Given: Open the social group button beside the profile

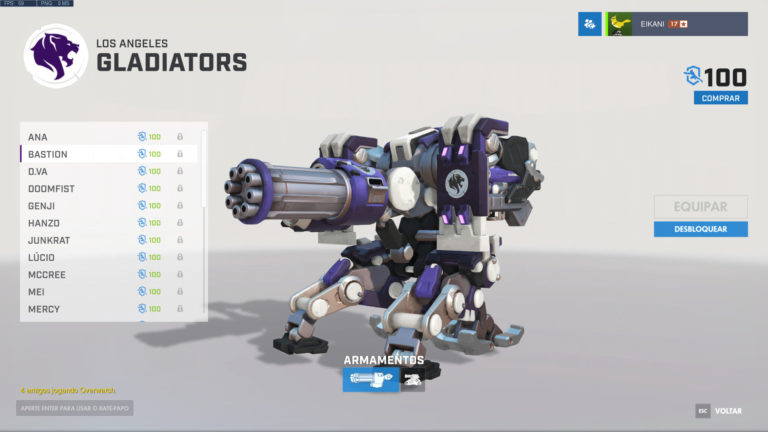Looking at the screenshot, I should (x=589, y=24).
